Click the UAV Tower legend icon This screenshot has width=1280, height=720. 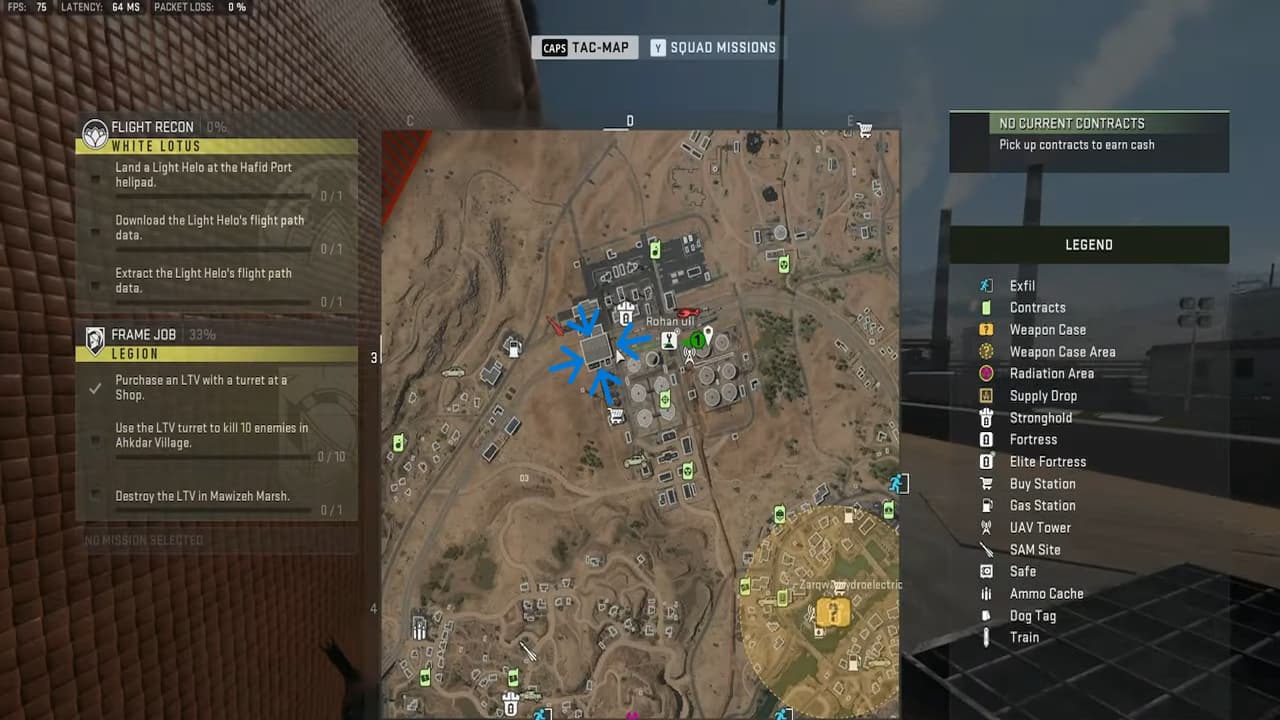985,527
